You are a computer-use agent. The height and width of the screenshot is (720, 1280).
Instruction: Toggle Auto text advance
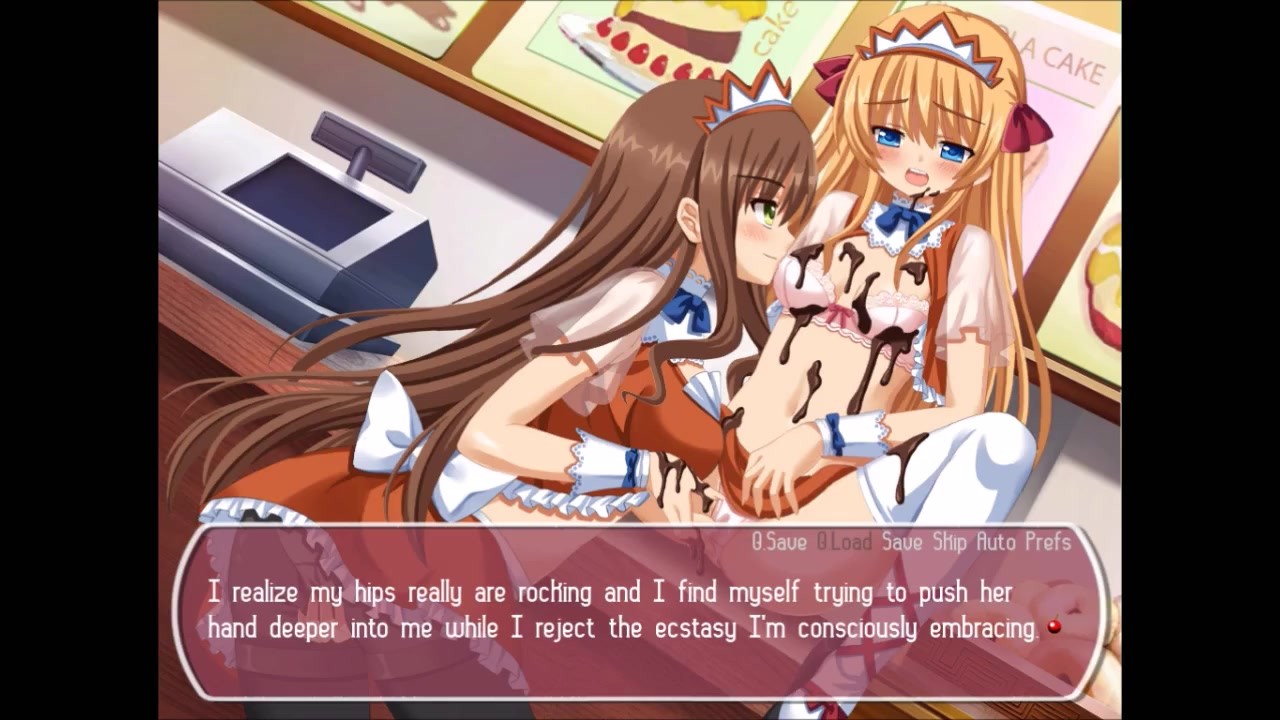coord(997,542)
